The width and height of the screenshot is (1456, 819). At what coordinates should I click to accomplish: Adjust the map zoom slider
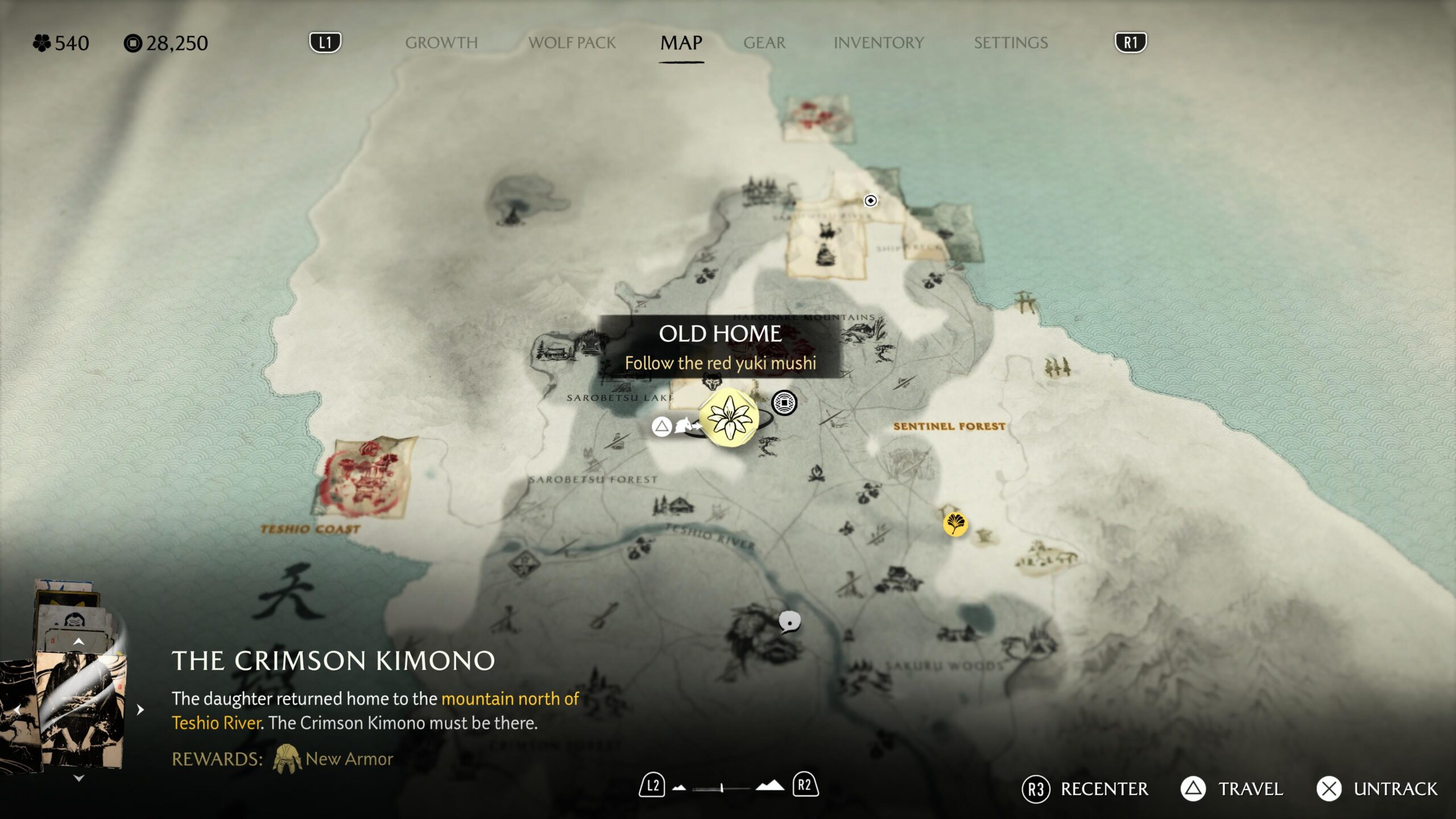pyautogui.click(x=721, y=788)
